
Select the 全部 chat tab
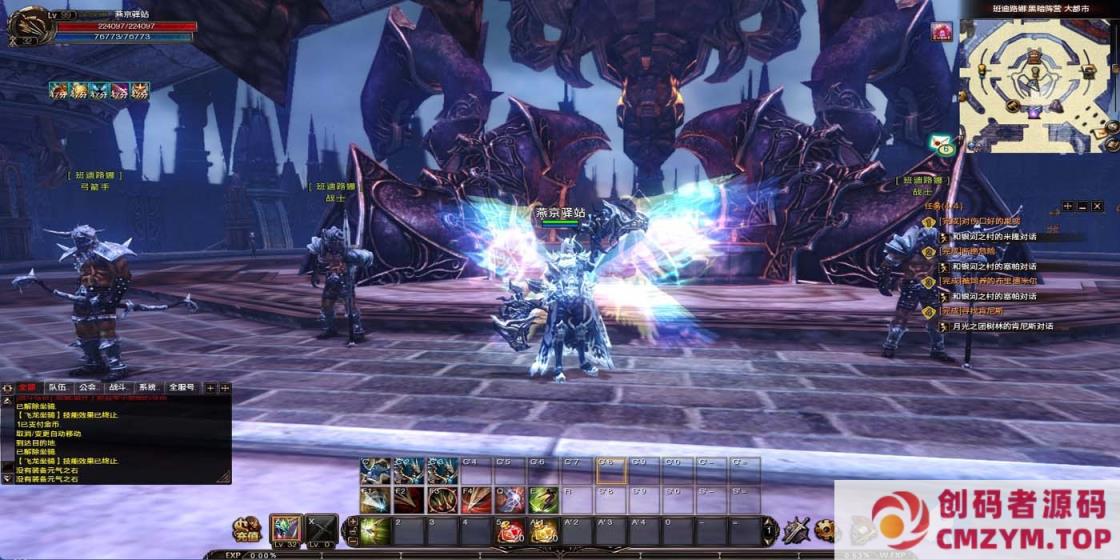pos(27,387)
